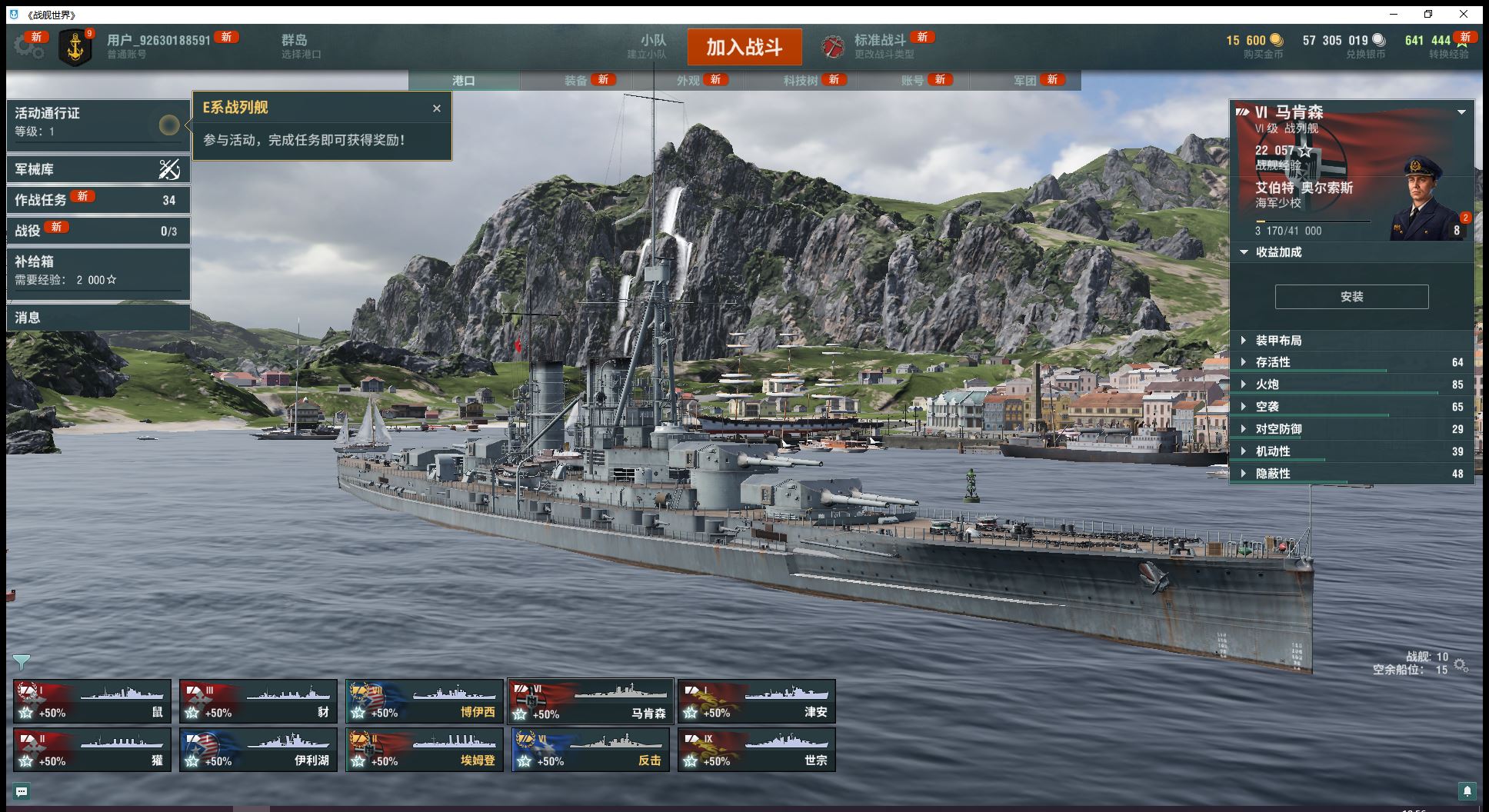Open the 科技树 tab

click(801, 80)
